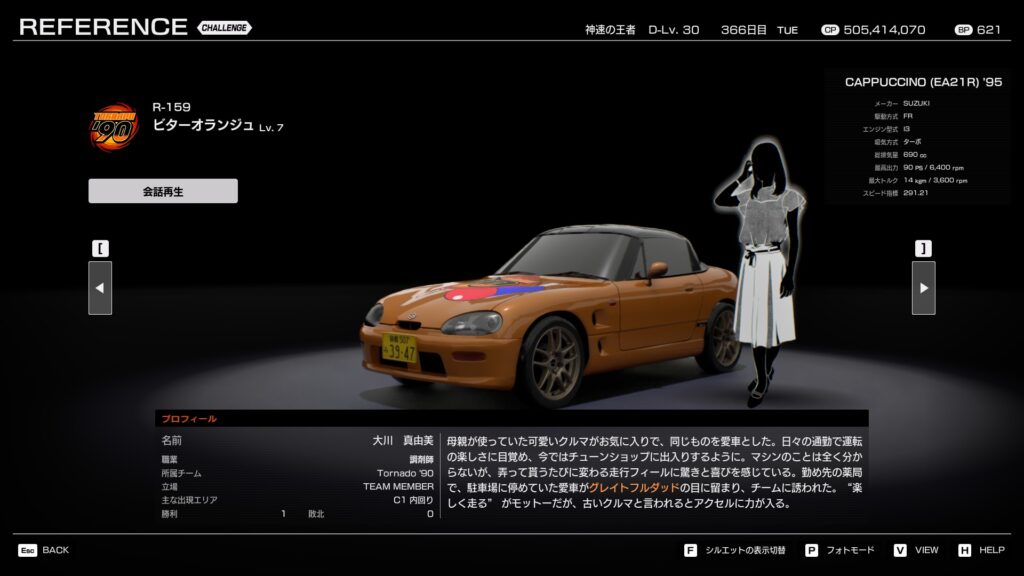The image size is (1024, 576).
Task: Return with the BACK option
Action: tap(43, 550)
